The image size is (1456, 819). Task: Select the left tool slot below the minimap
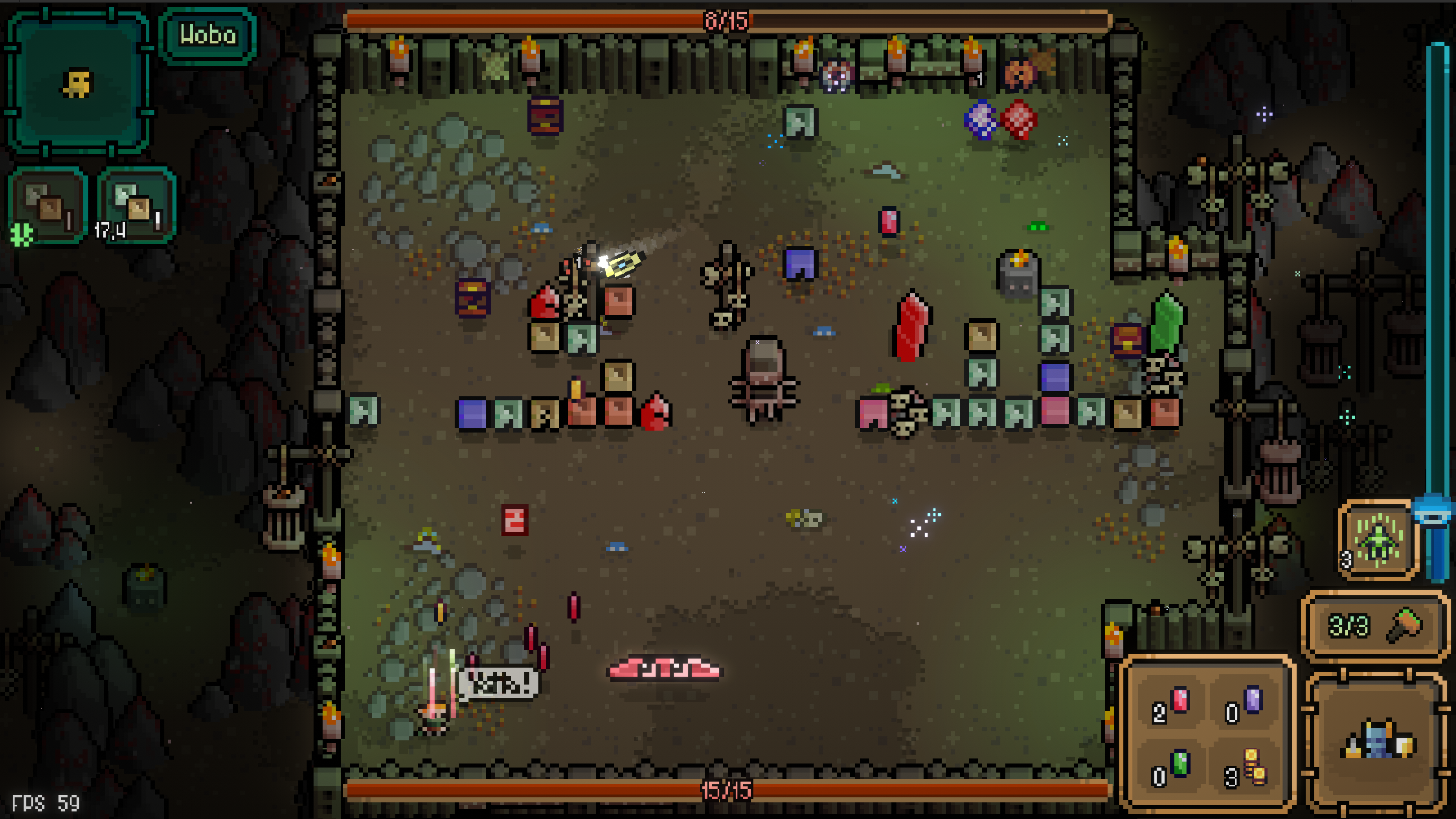pos(47,202)
